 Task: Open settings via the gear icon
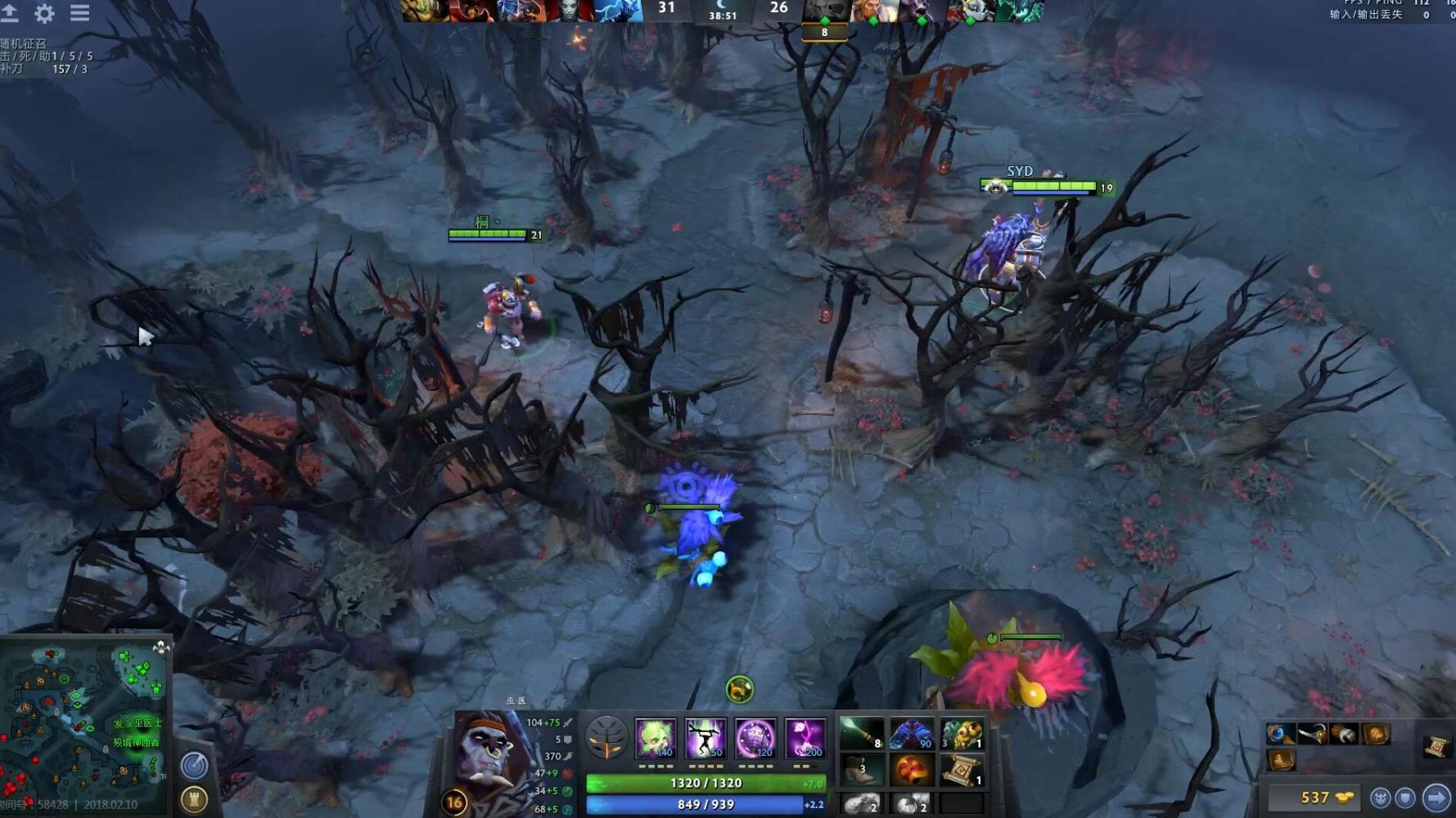[x=45, y=13]
